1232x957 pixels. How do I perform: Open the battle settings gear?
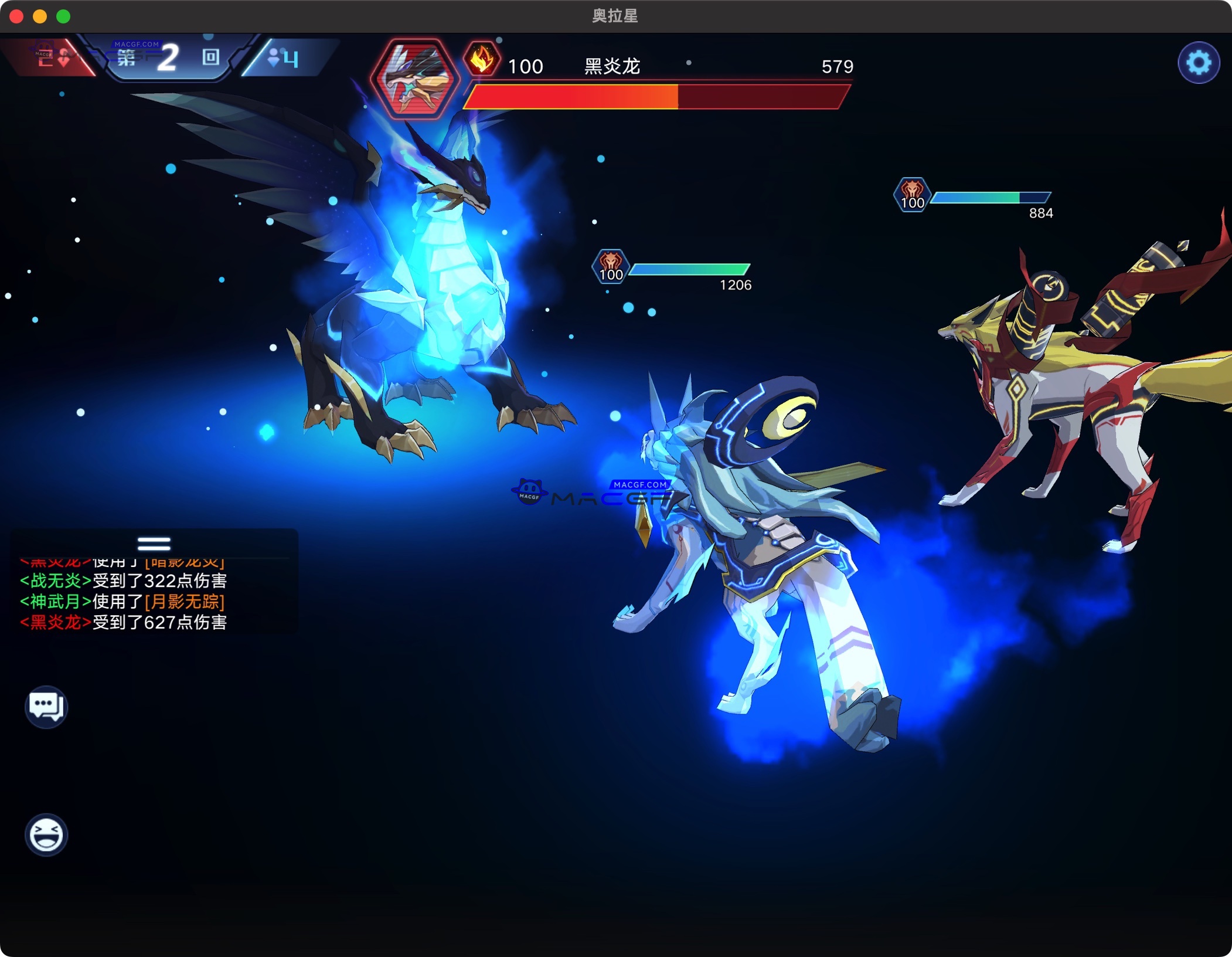(x=1199, y=61)
